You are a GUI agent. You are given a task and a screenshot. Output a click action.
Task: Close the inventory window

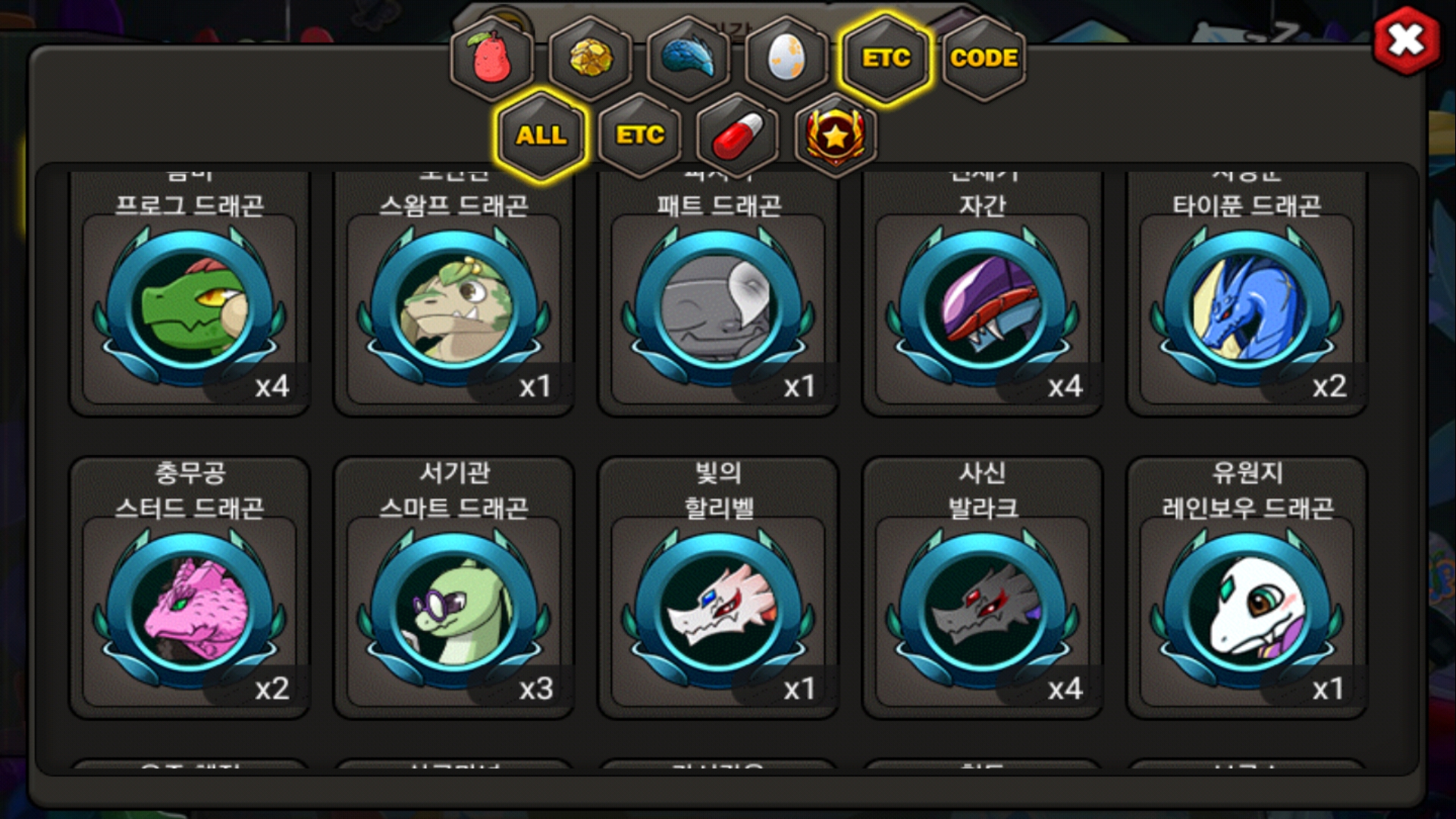(x=1406, y=41)
